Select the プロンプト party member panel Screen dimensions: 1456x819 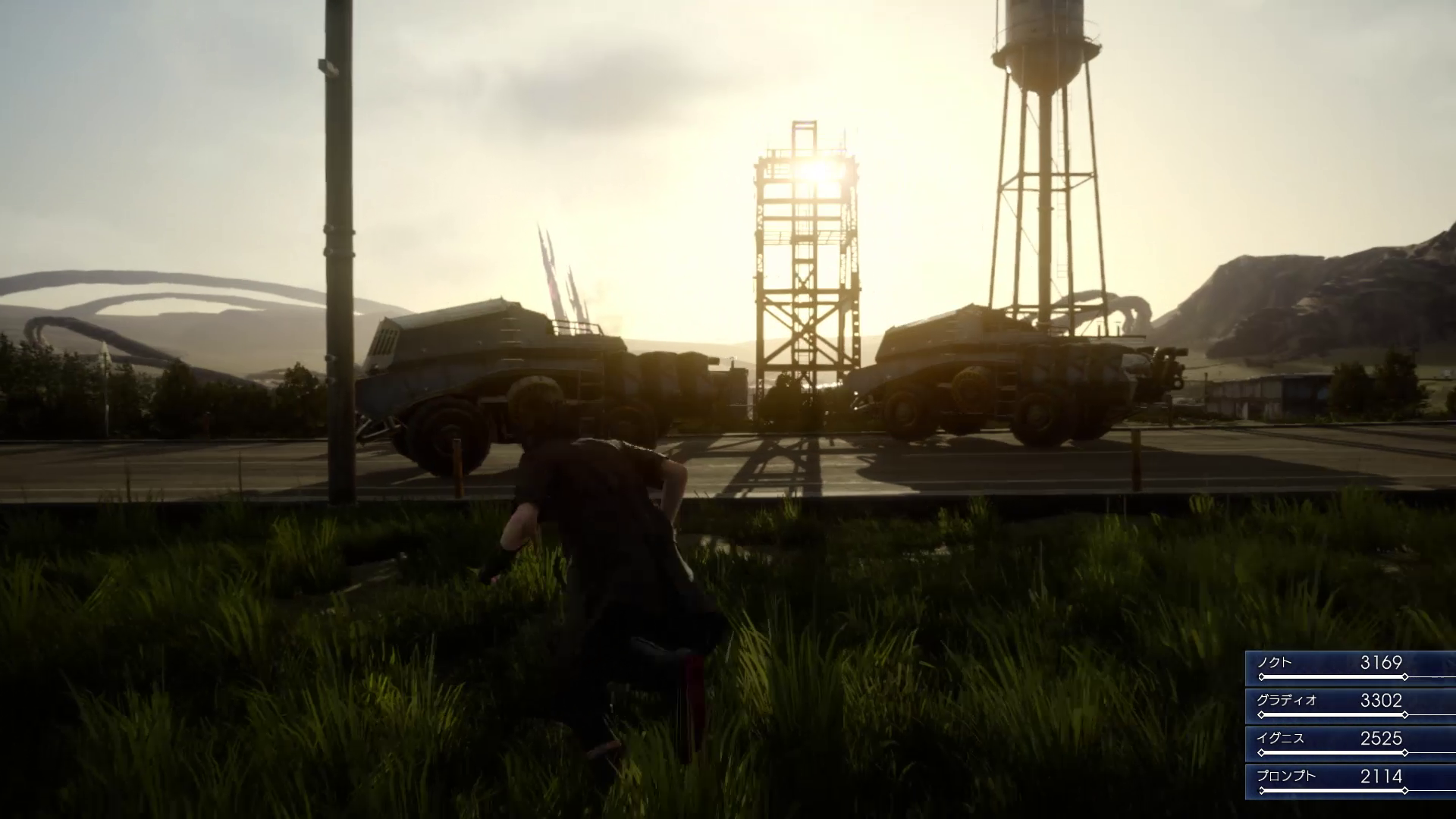1350,781
